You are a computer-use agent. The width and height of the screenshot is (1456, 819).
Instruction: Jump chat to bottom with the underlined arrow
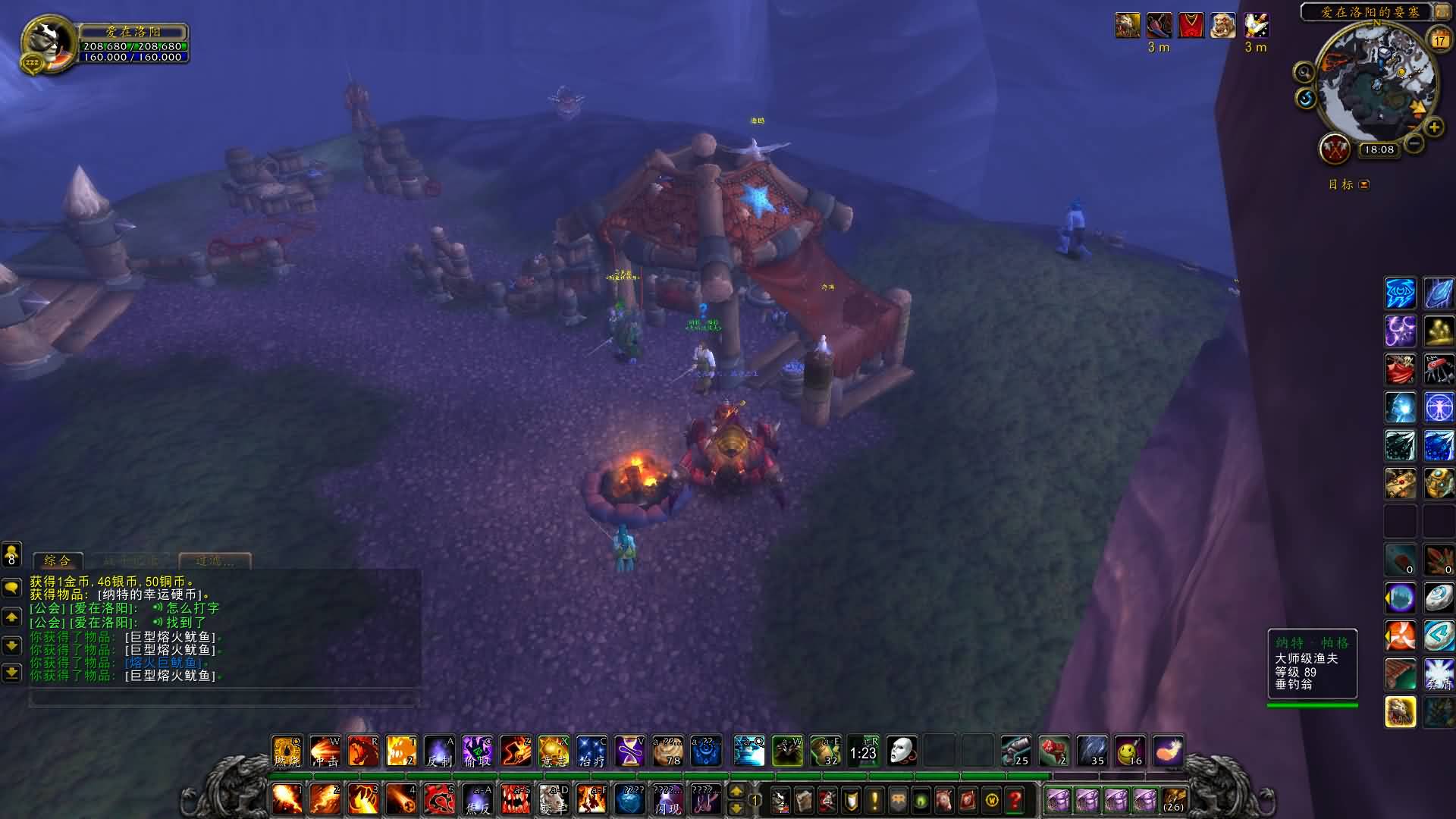tap(11, 673)
